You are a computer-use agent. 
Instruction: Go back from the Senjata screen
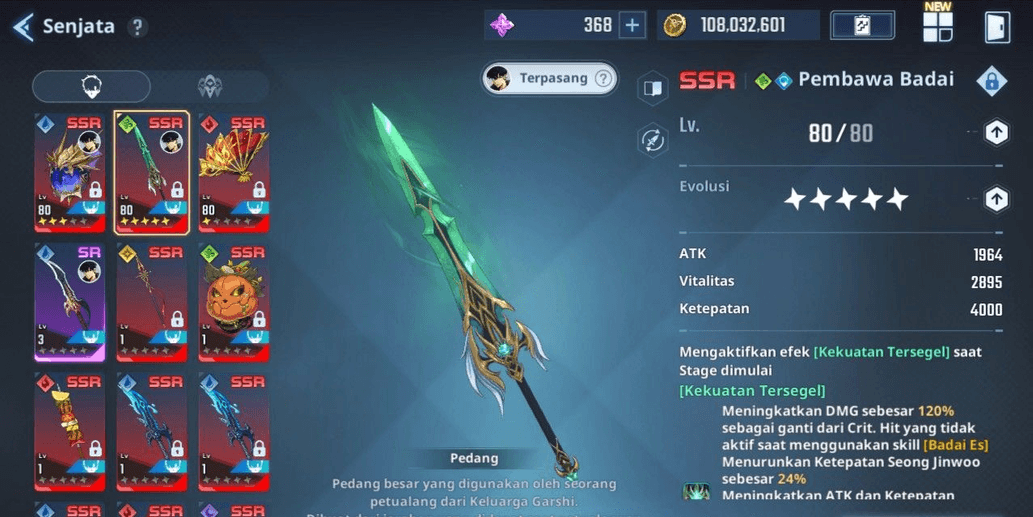coord(24,27)
